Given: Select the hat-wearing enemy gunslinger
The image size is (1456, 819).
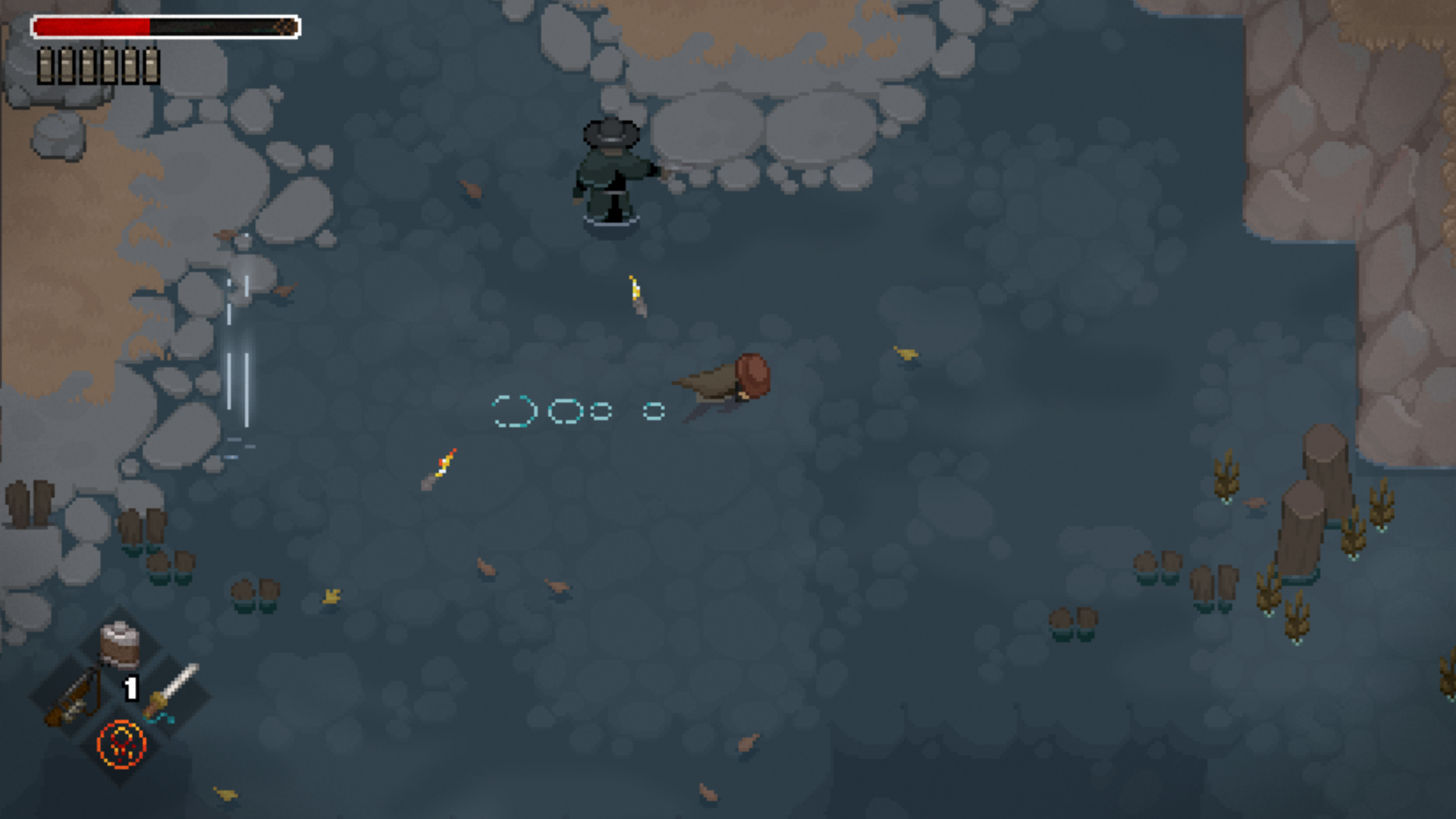Looking at the screenshot, I should click(x=610, y=174).
